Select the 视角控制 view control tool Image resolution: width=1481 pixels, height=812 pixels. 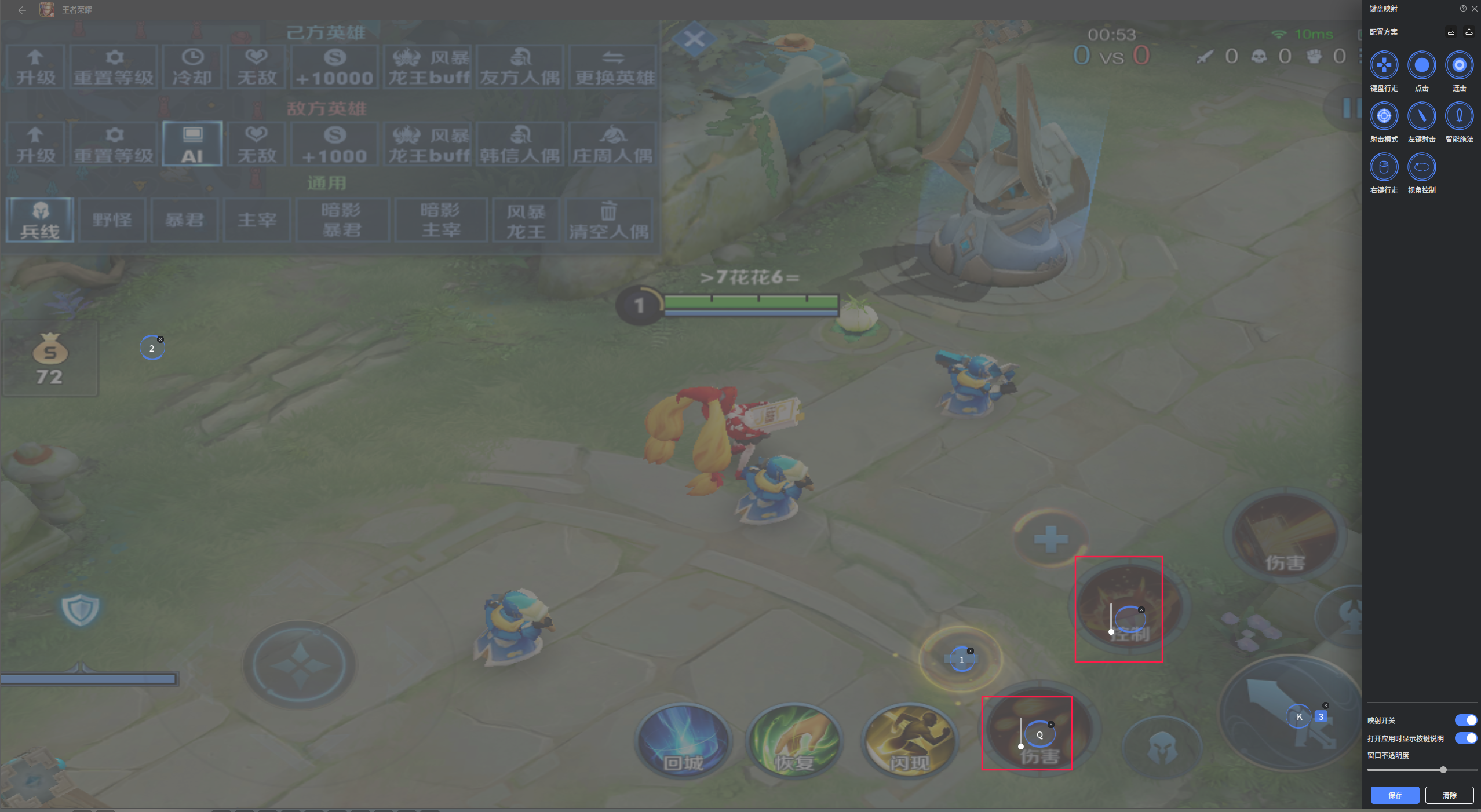tap(1421, 167)
